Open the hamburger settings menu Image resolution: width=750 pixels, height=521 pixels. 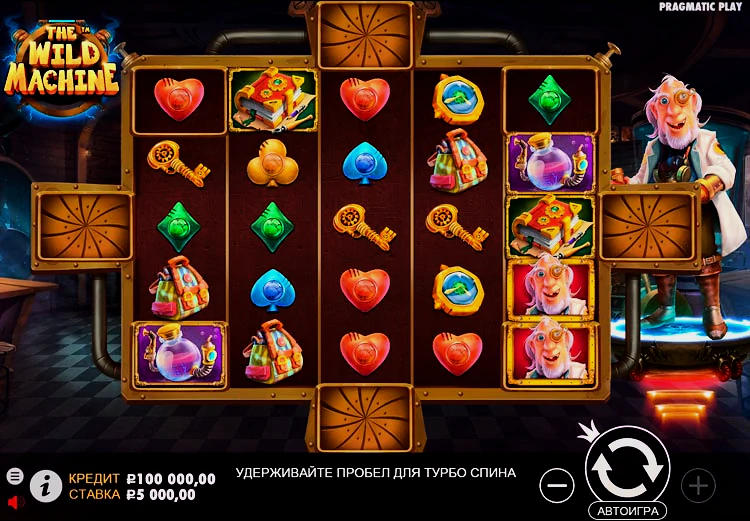click(x=15, y=476)
